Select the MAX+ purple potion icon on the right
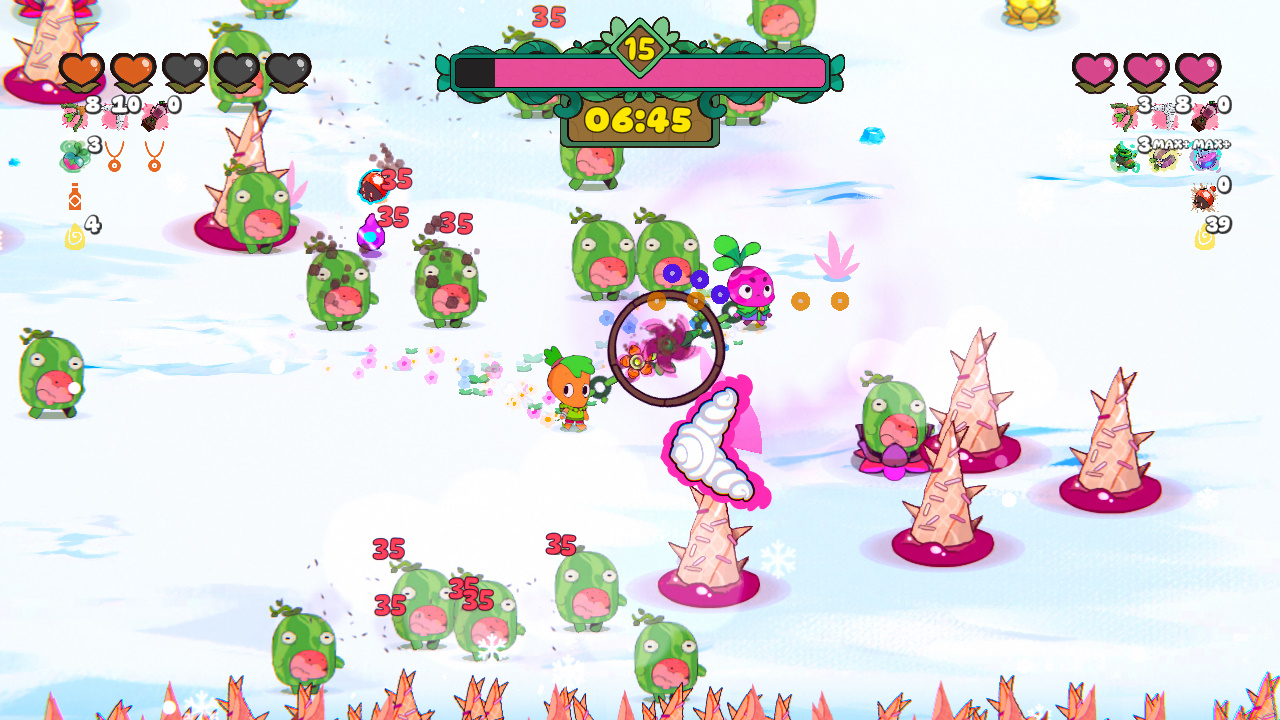This screenshot has height=720, width=1280. pos(1205,158)
